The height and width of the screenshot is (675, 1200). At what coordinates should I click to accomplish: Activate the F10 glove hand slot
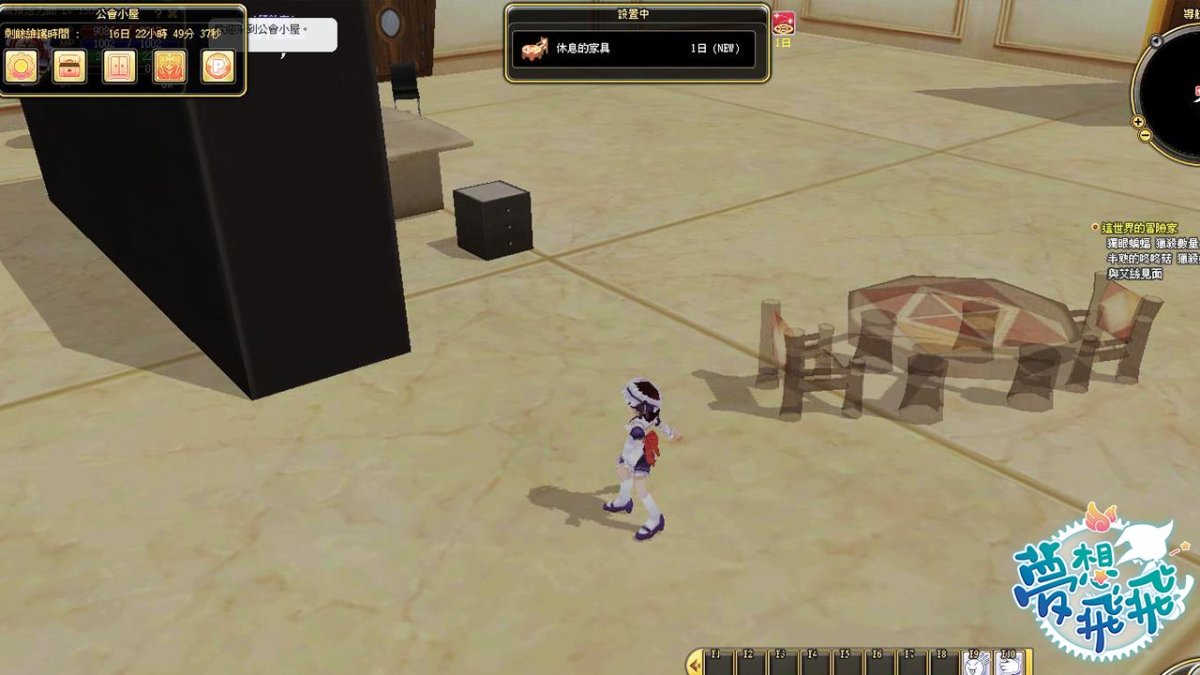1009,662
